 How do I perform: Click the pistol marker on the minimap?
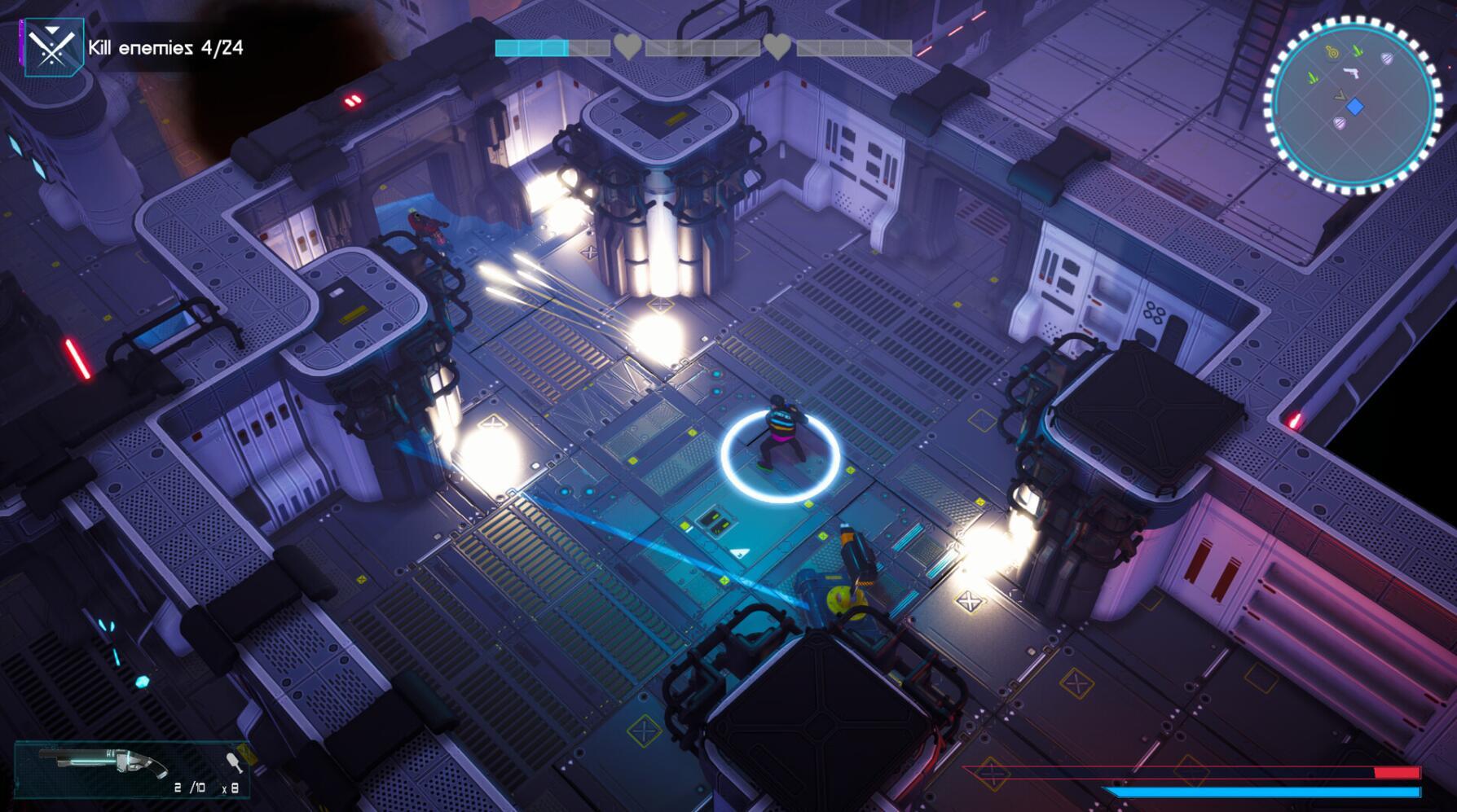coord(1351,74)
